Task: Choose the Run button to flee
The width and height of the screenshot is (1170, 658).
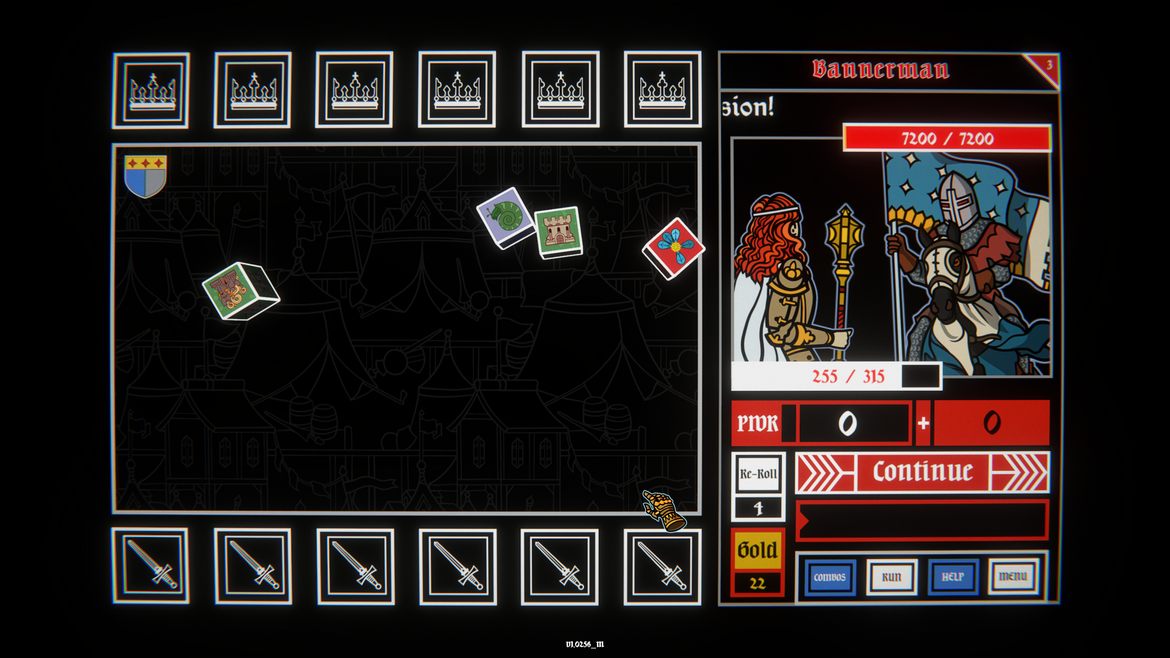Action: click(891, 577)
